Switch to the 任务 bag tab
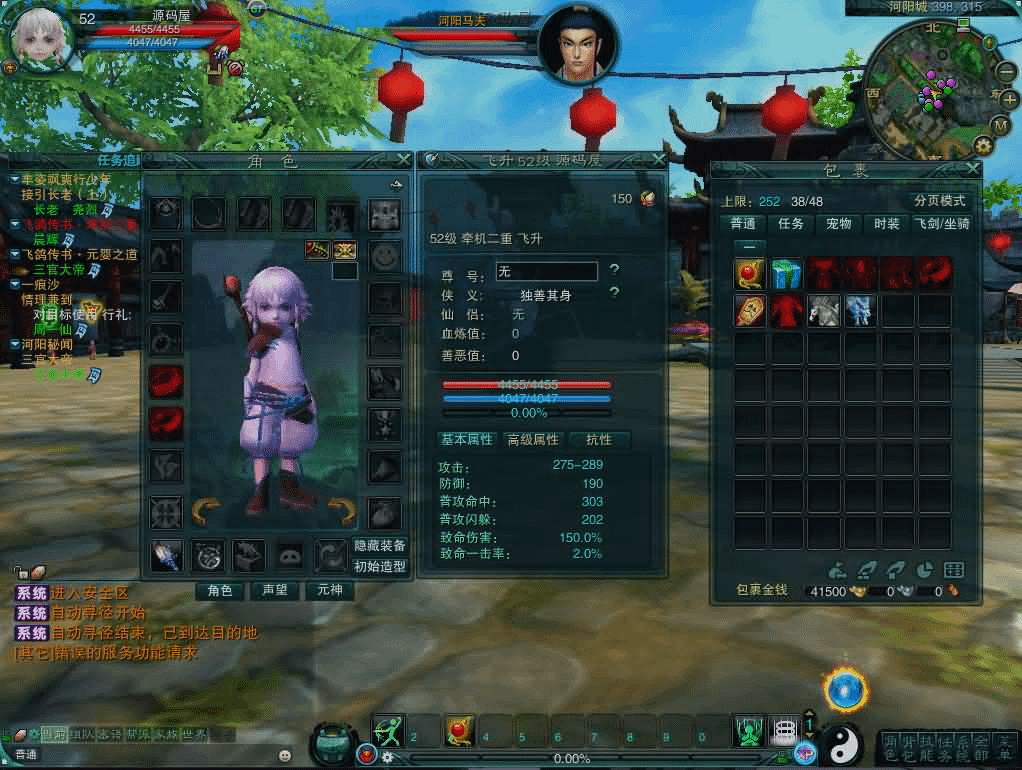The width and height of the screenshot is (1022, 770). (791, 224)
